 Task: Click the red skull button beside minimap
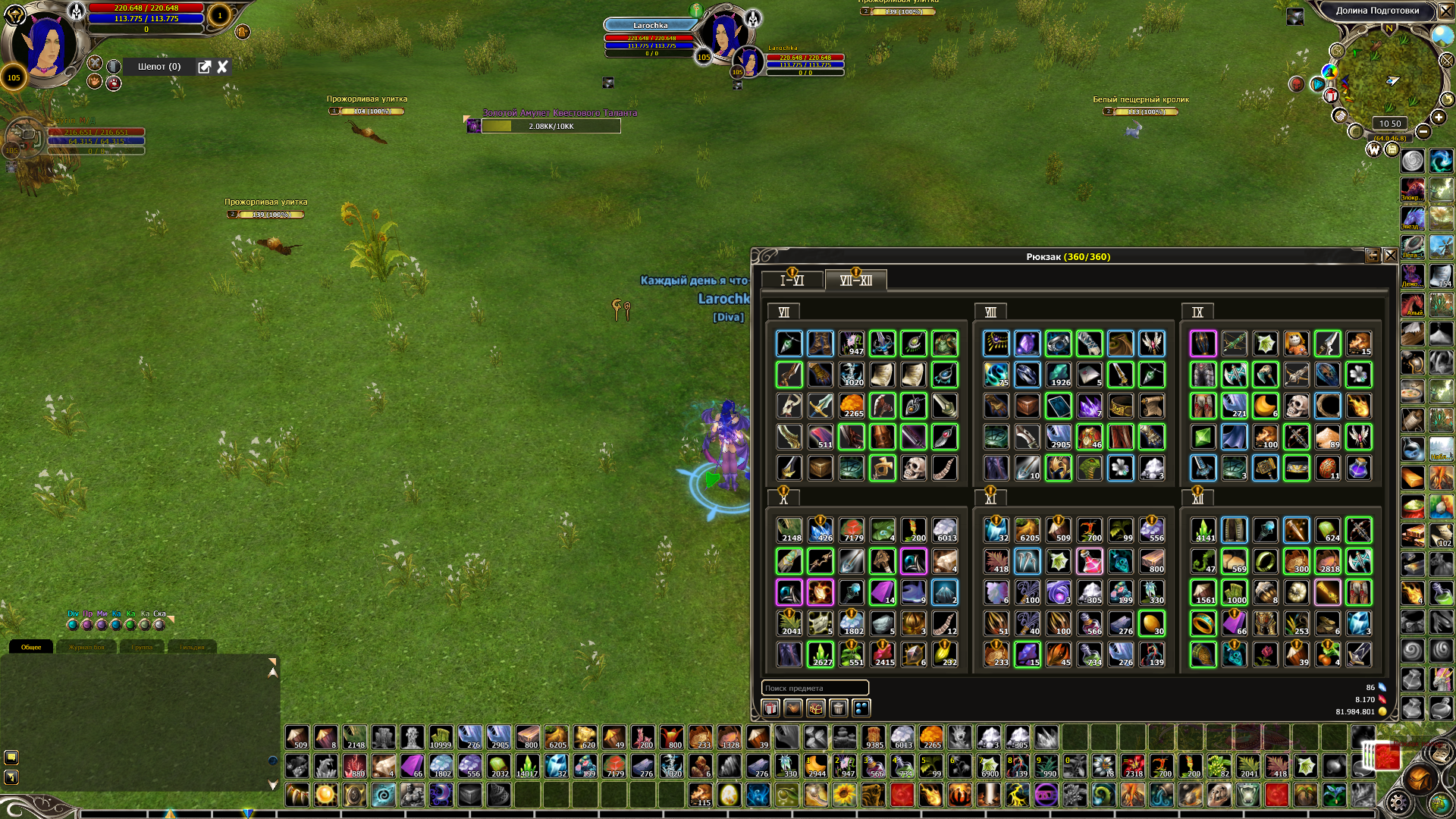(x=1296, y=84)
